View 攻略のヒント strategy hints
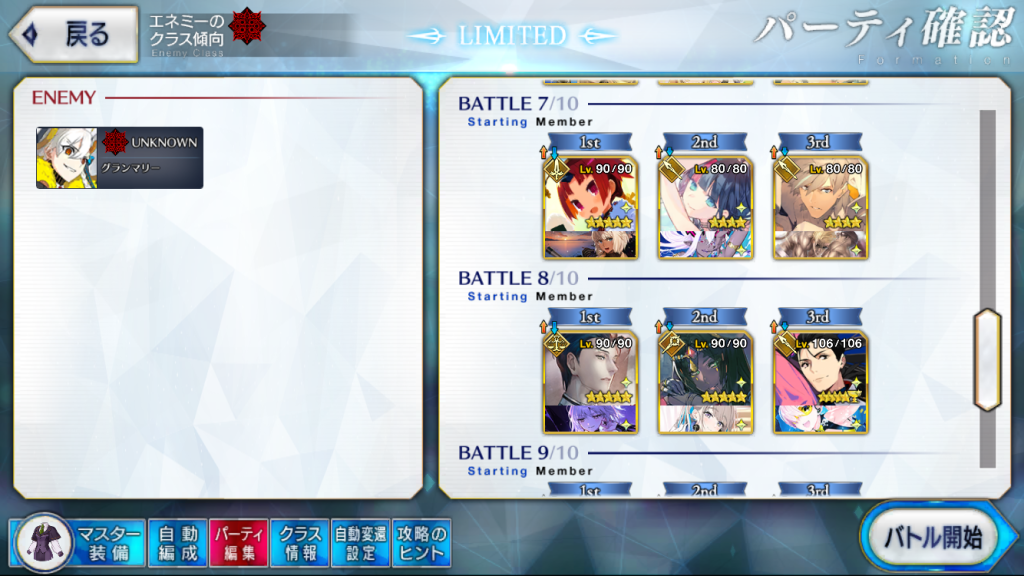The height and width of the screenshot is (576, 1024). click(x=421, y=542)
